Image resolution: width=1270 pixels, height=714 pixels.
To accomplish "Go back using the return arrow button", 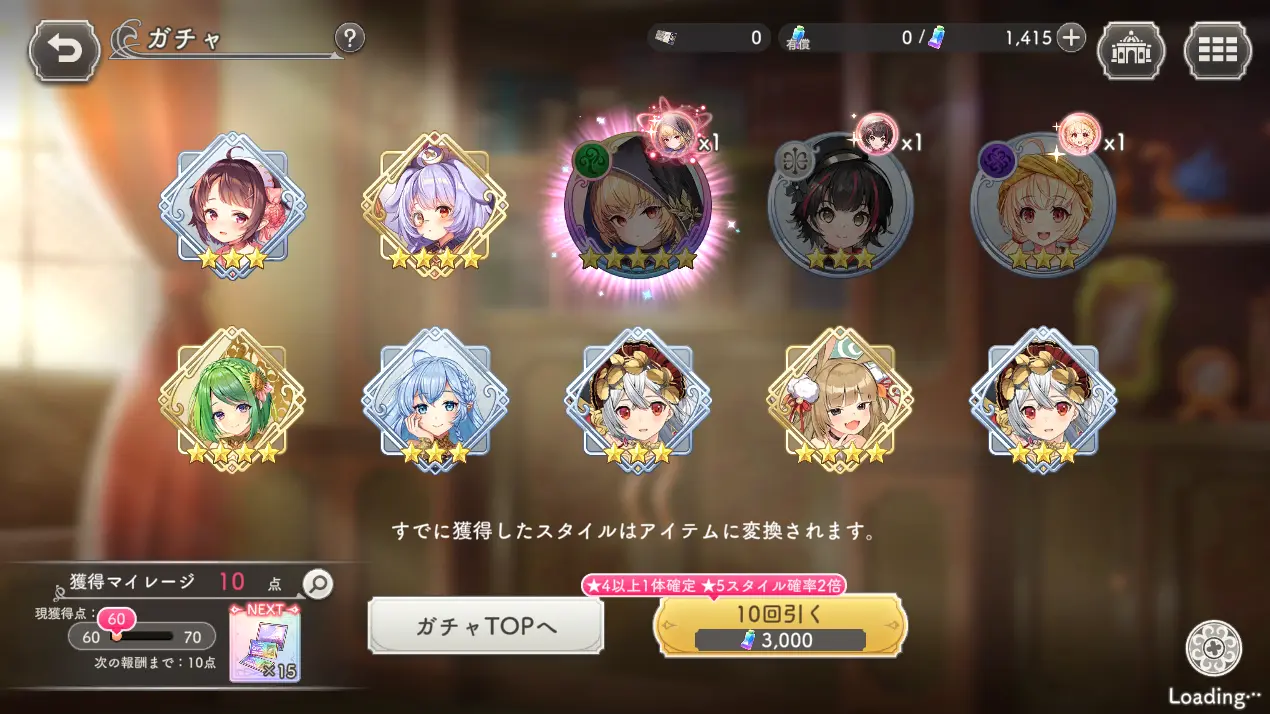I will click(64, 50).
